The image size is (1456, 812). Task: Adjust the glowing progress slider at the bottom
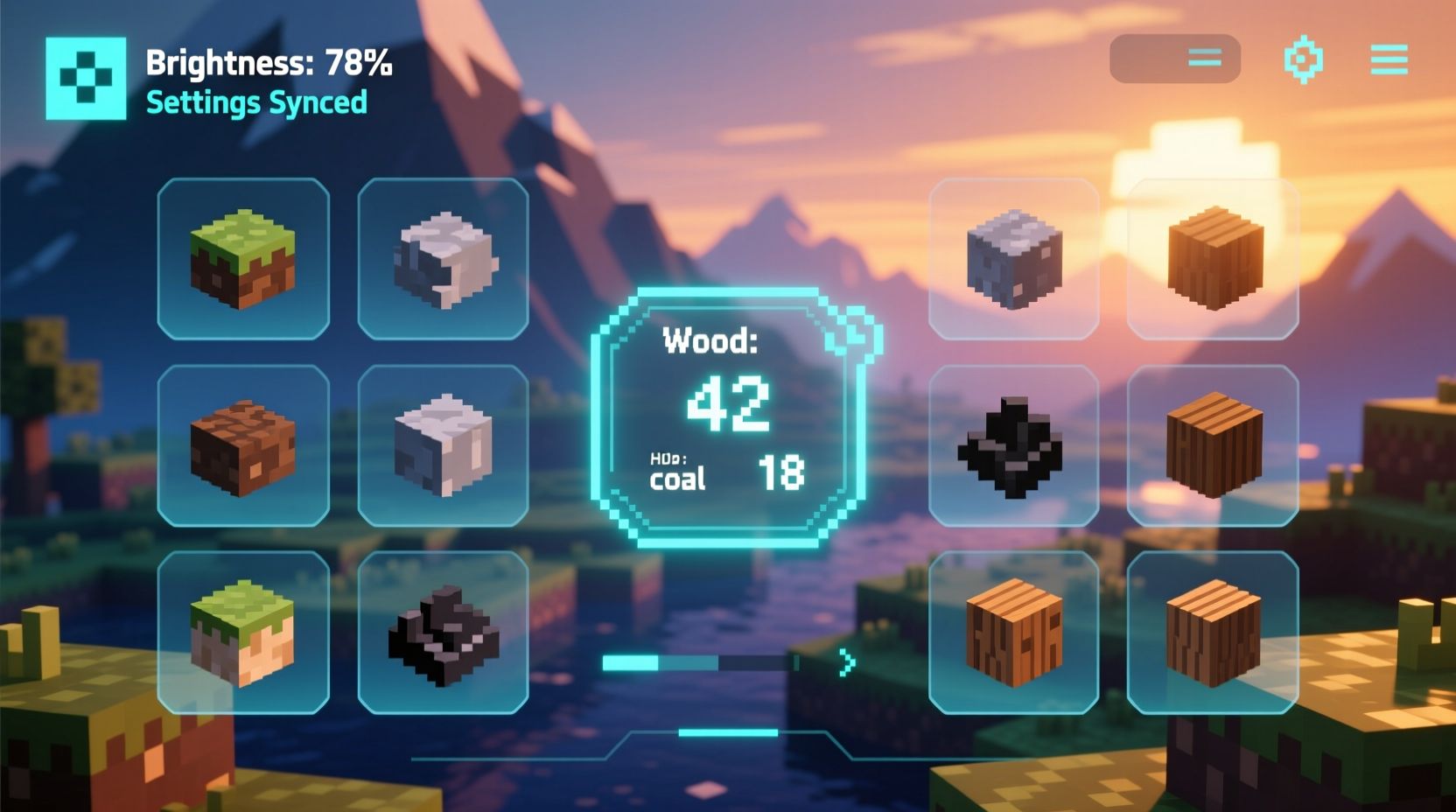(x=700, y=662)
